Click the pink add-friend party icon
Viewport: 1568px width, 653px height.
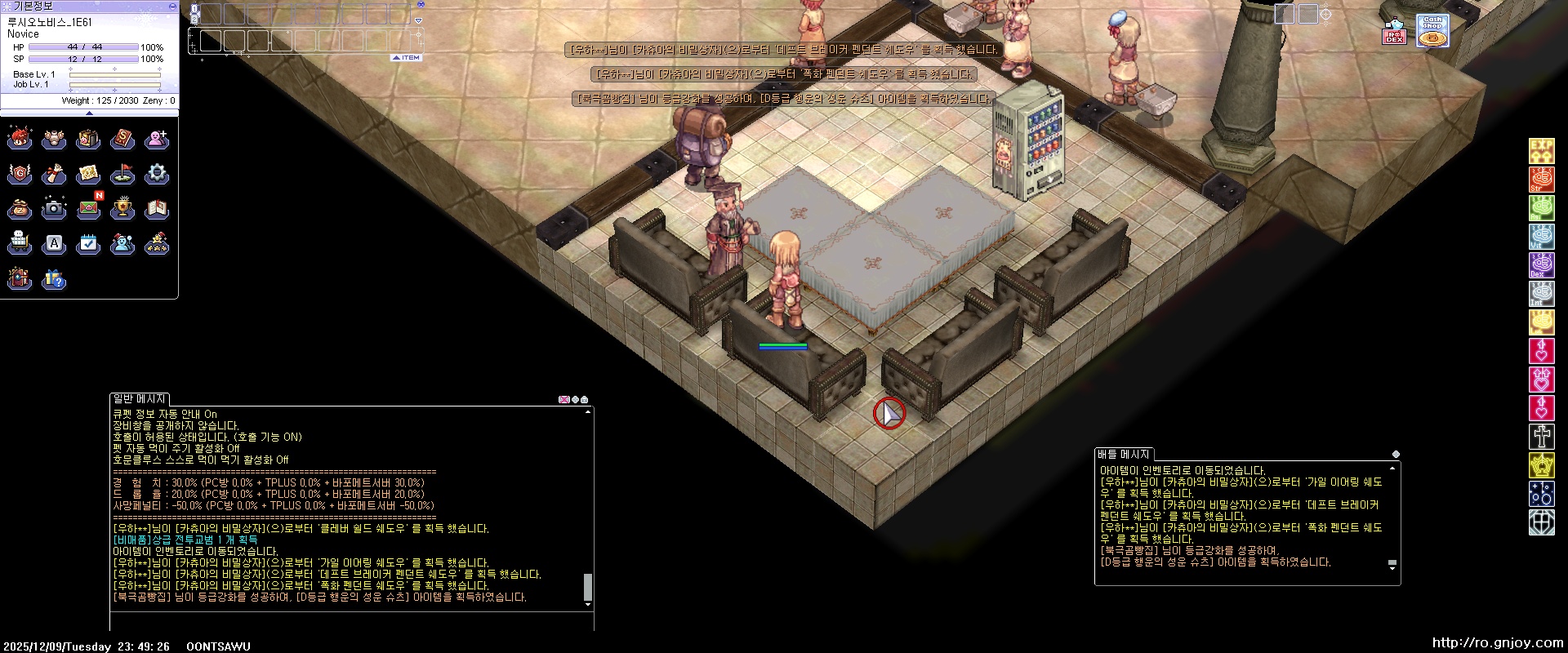[157, 139]
